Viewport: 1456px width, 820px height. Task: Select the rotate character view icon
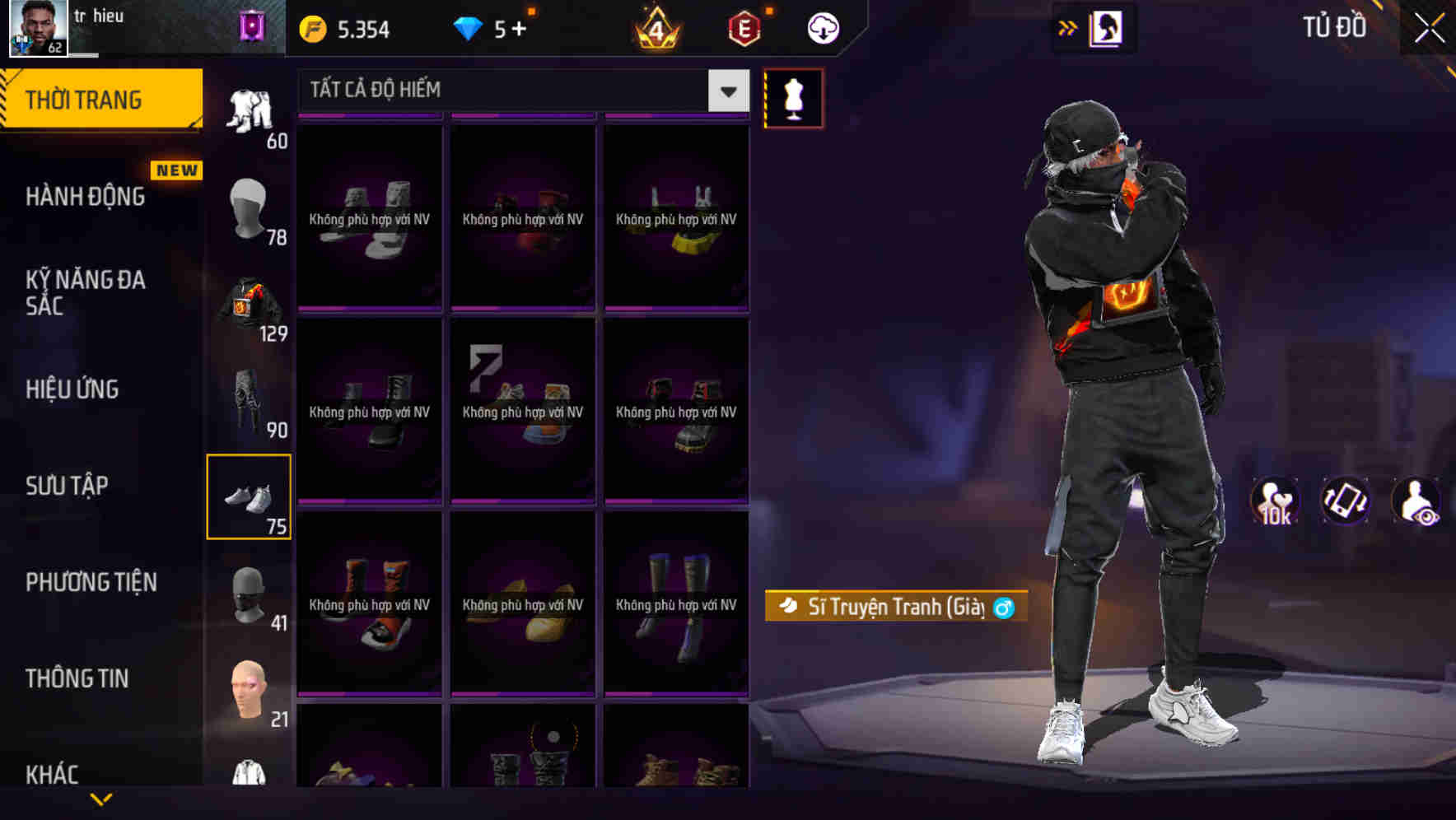click(1344, 502)
